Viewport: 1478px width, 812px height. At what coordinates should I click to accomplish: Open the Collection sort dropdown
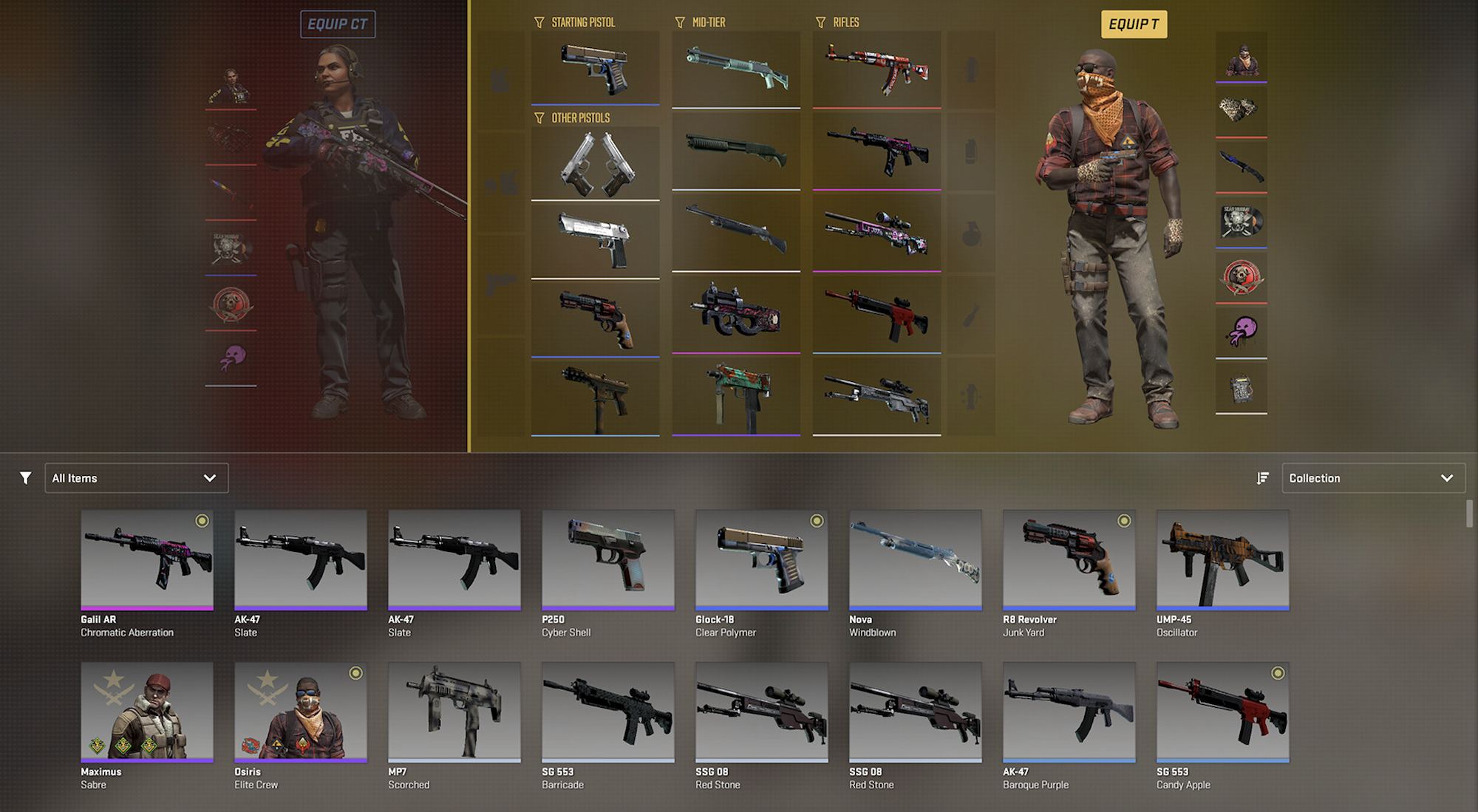[1372, 478]
